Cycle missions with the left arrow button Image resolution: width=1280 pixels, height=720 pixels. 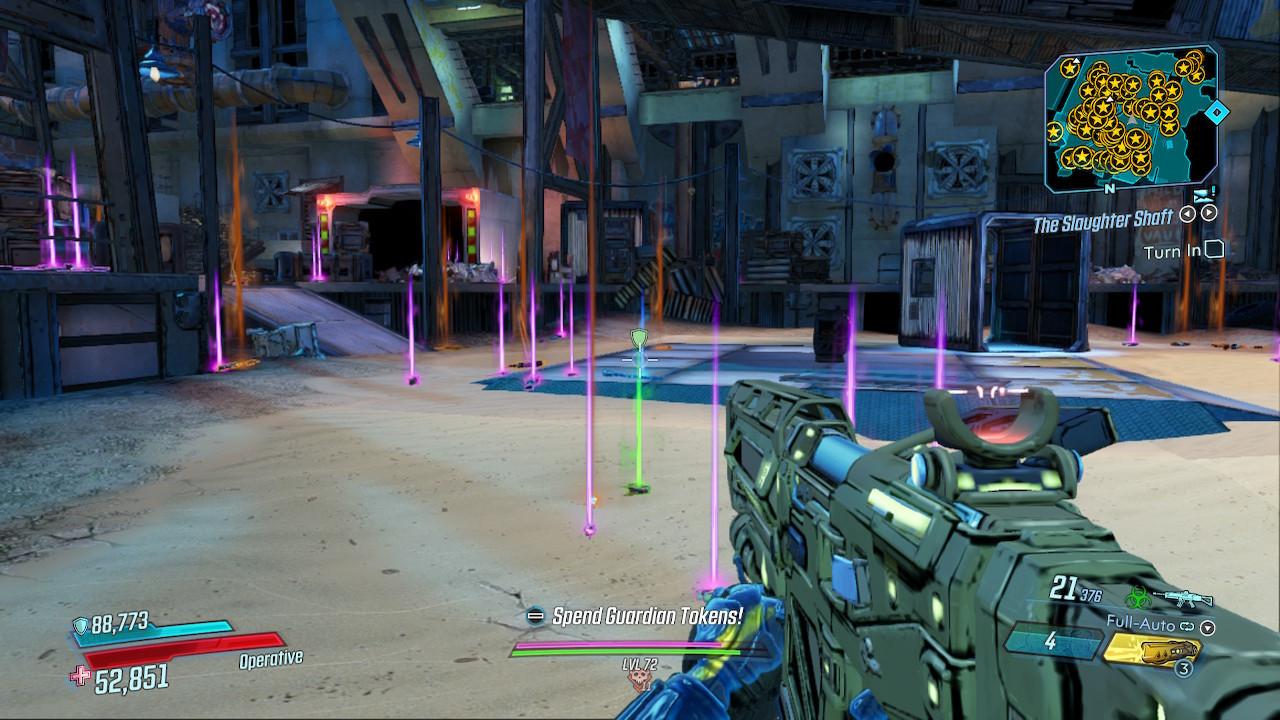tap(1187, 213)
